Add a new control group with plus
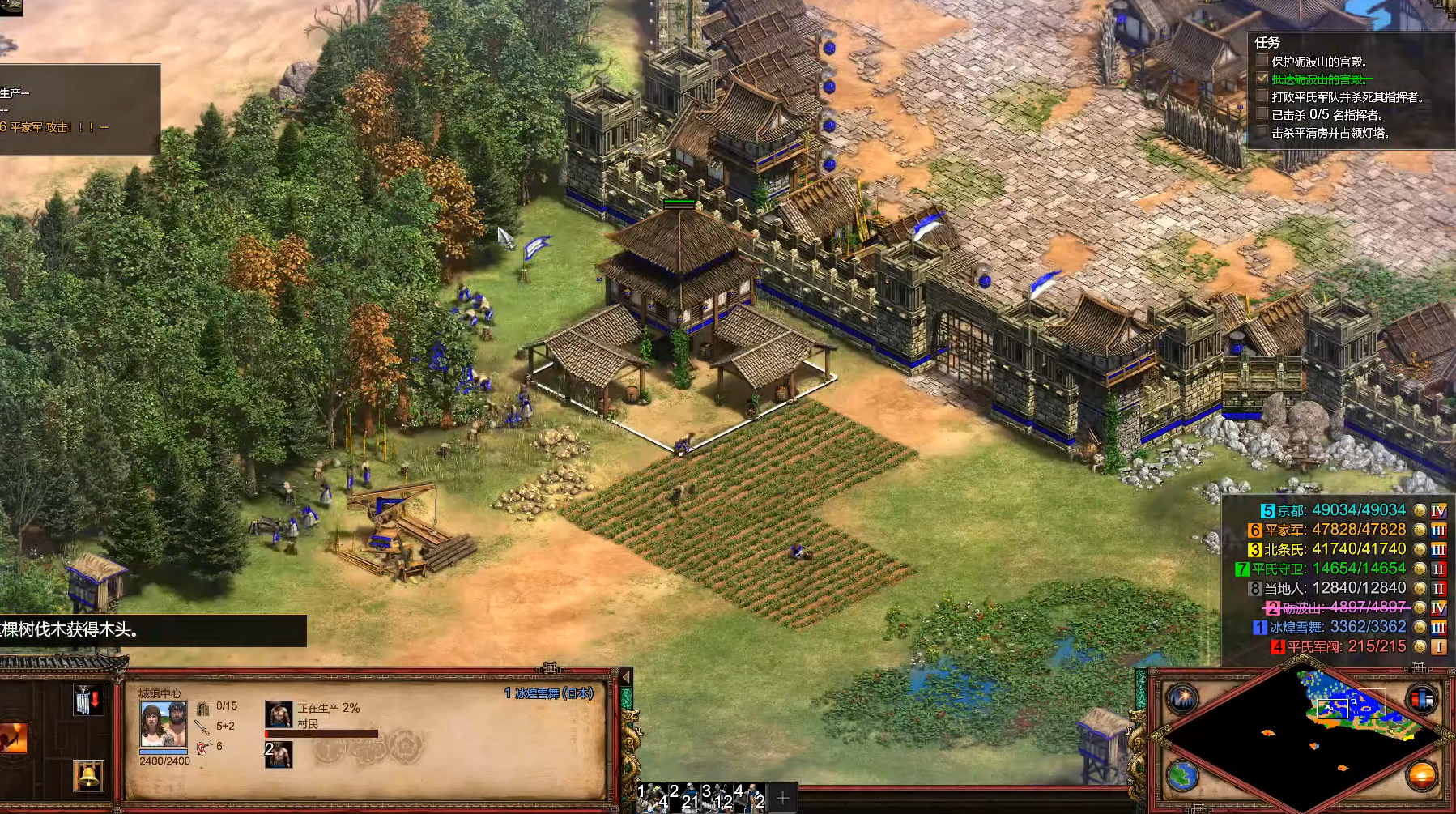1456x814 pixels. [782, 798]
